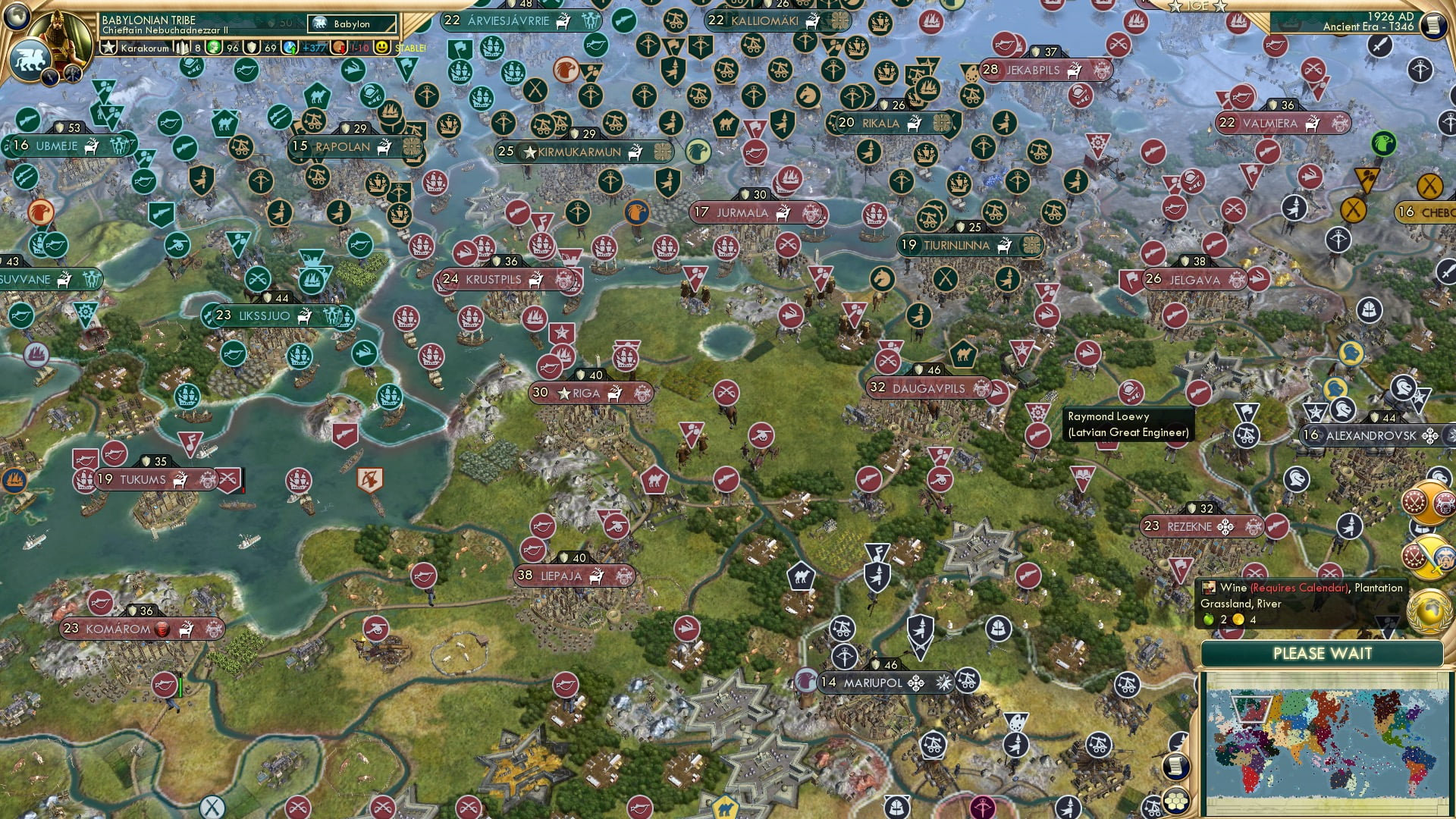Image resolution: width=1456 pixels, height=819 pixels.
Task: Click the laurel globe diplomacy notification icon
Action: (1428, 610)
